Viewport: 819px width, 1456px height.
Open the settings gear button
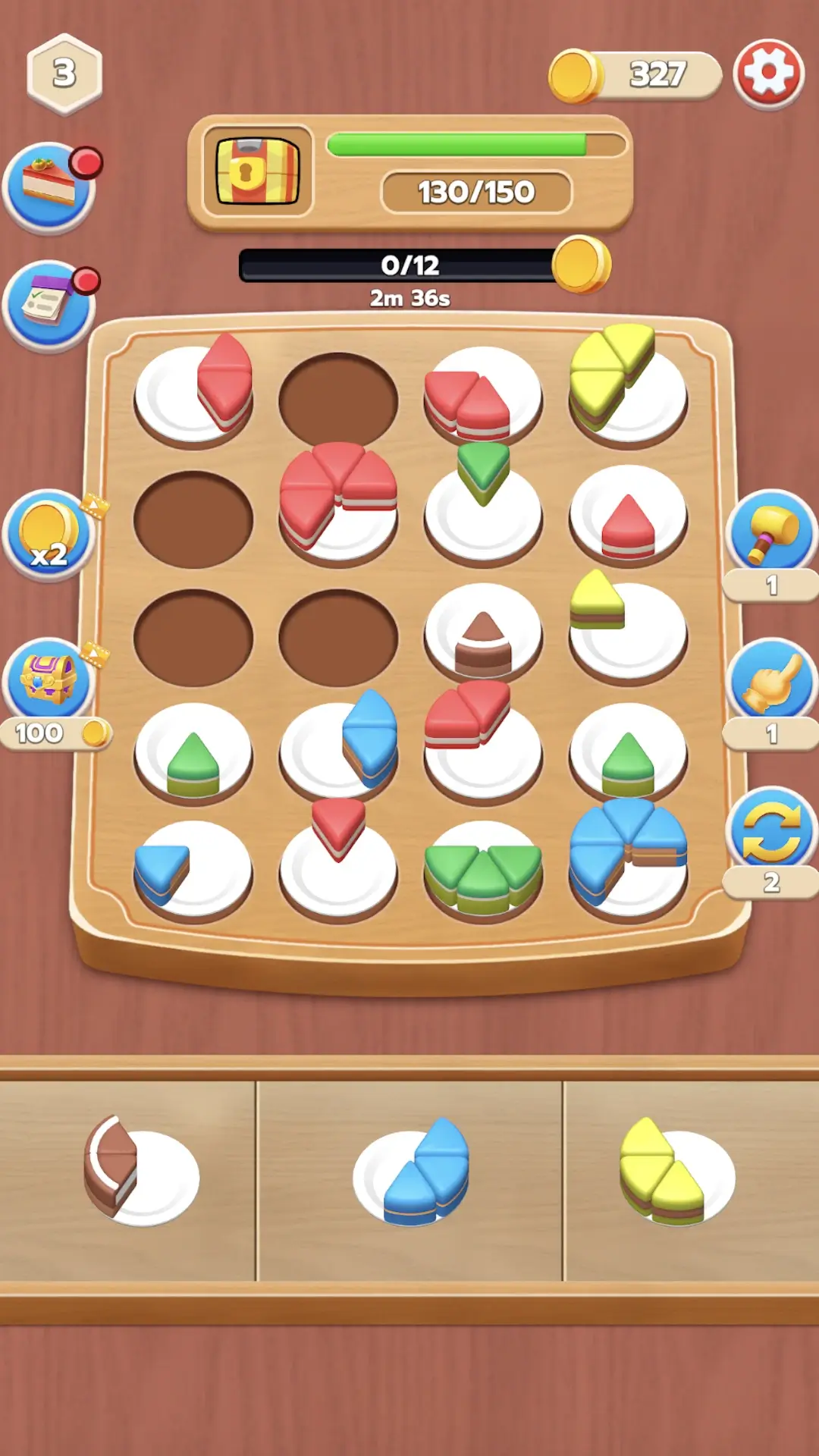[x=768, y=74]
